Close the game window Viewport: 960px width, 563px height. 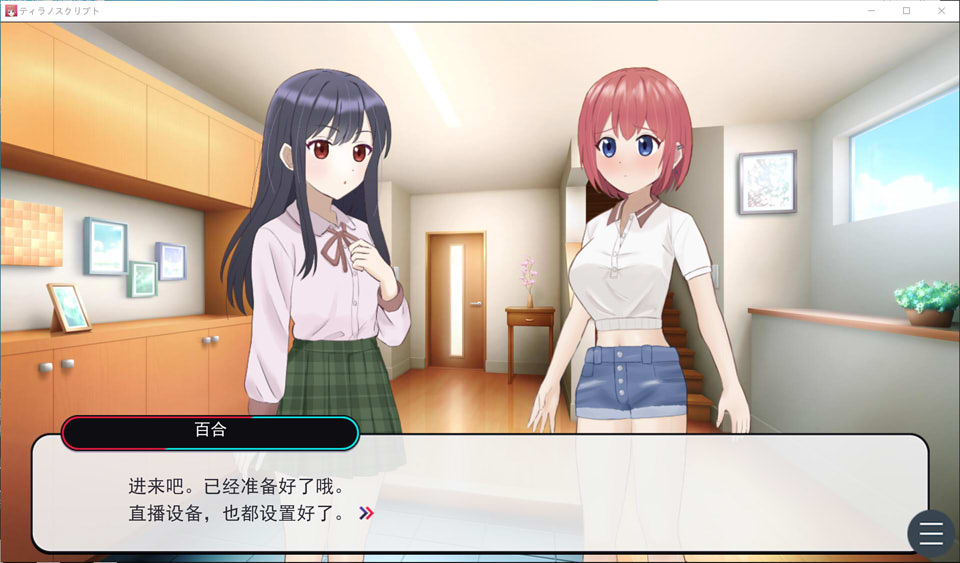(x=940, y=10)
